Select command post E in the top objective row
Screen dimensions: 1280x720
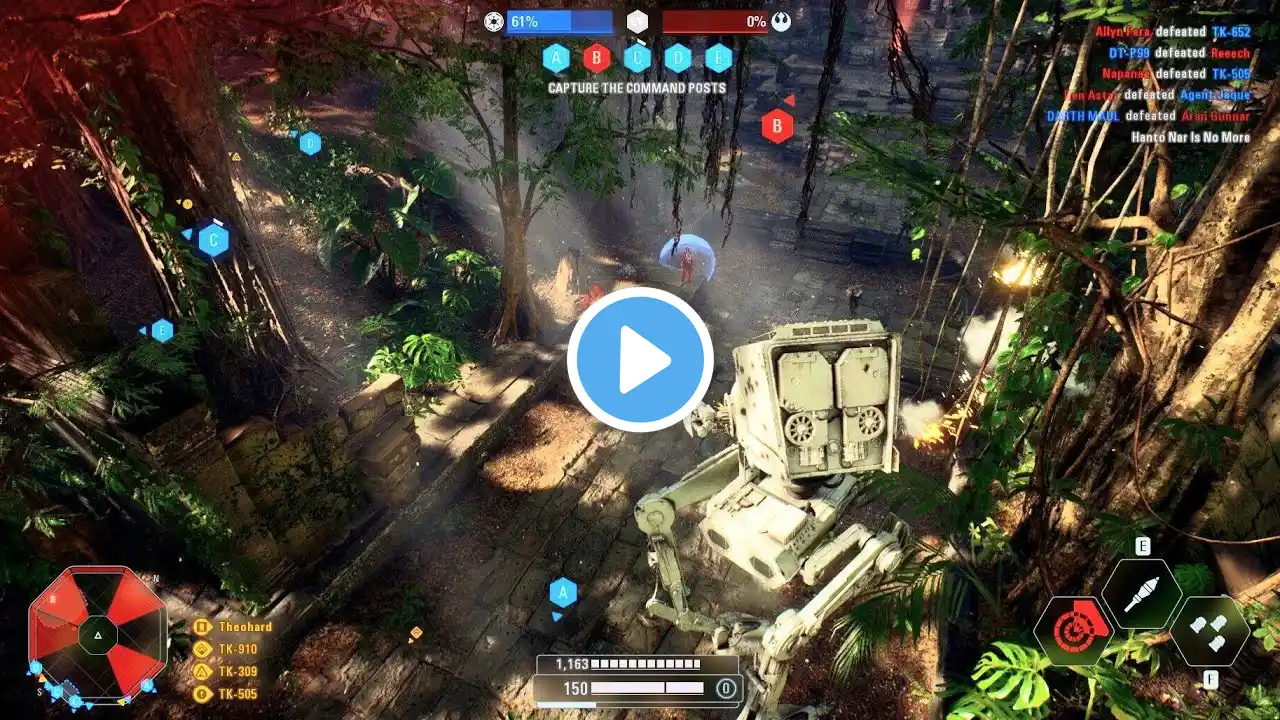point(718,58)
